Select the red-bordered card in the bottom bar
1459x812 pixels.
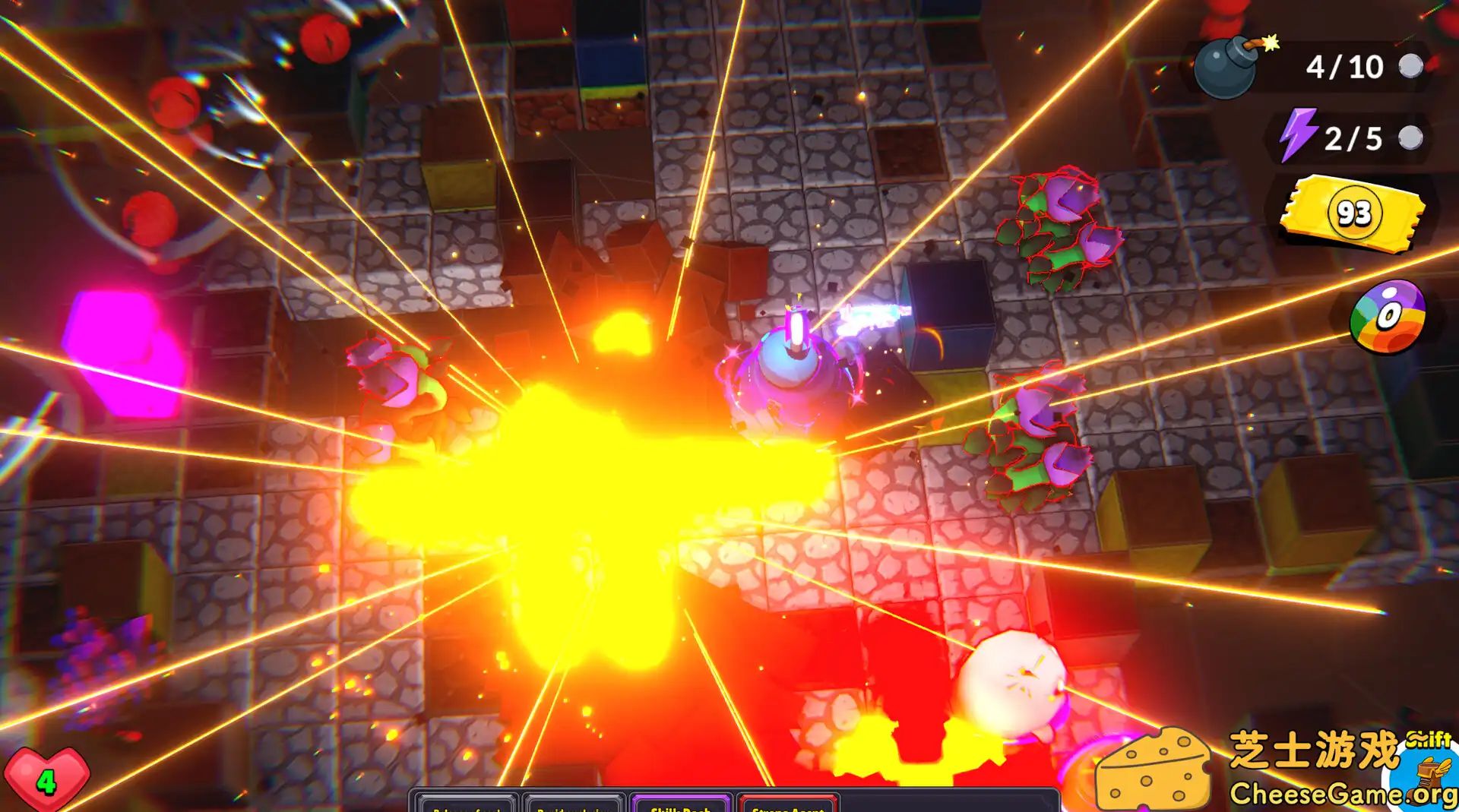(x=788, y=804)
